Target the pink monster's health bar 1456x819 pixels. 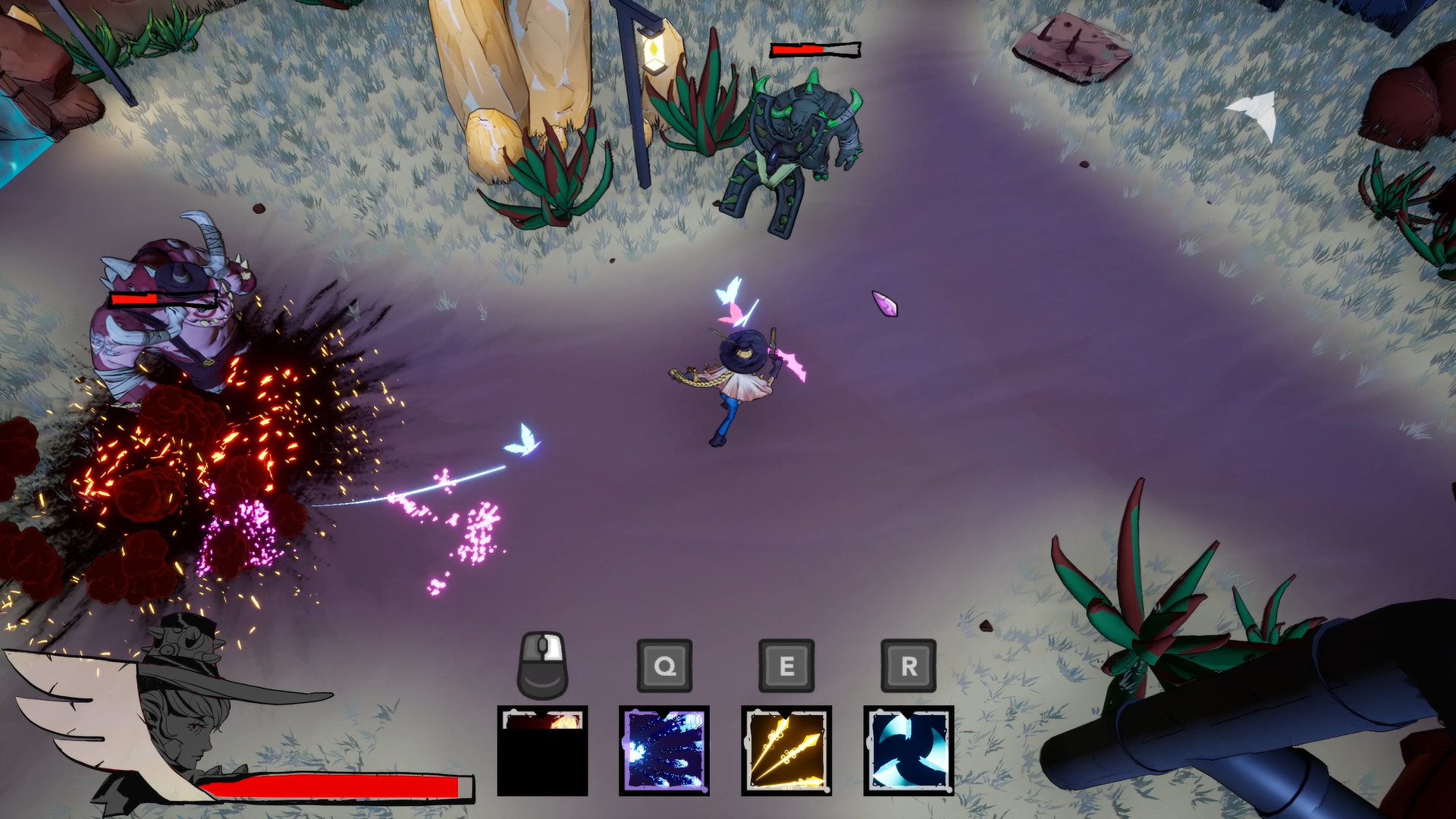pyautogui.click(x=163, y=298)
